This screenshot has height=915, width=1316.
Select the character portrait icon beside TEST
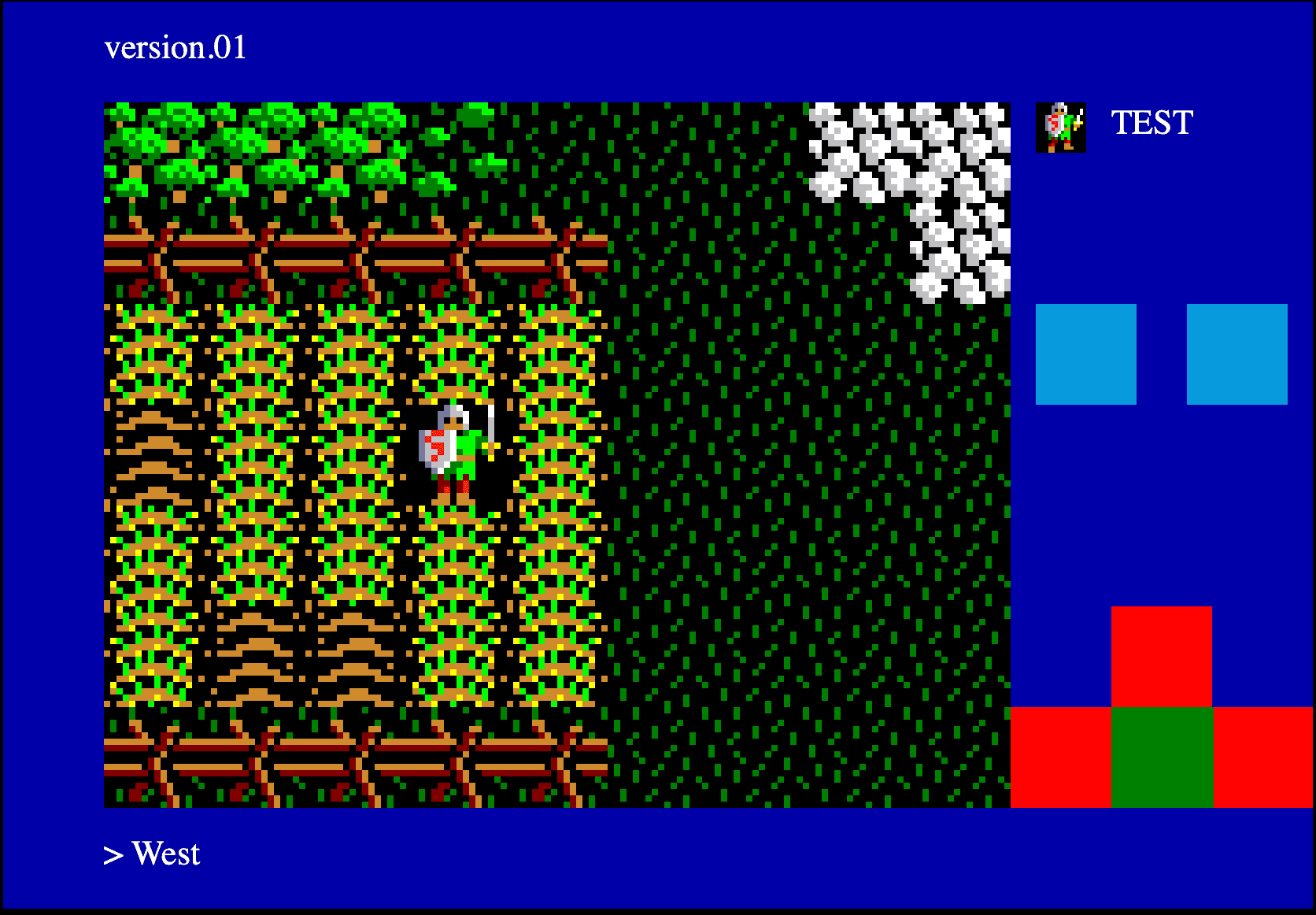1061,126
